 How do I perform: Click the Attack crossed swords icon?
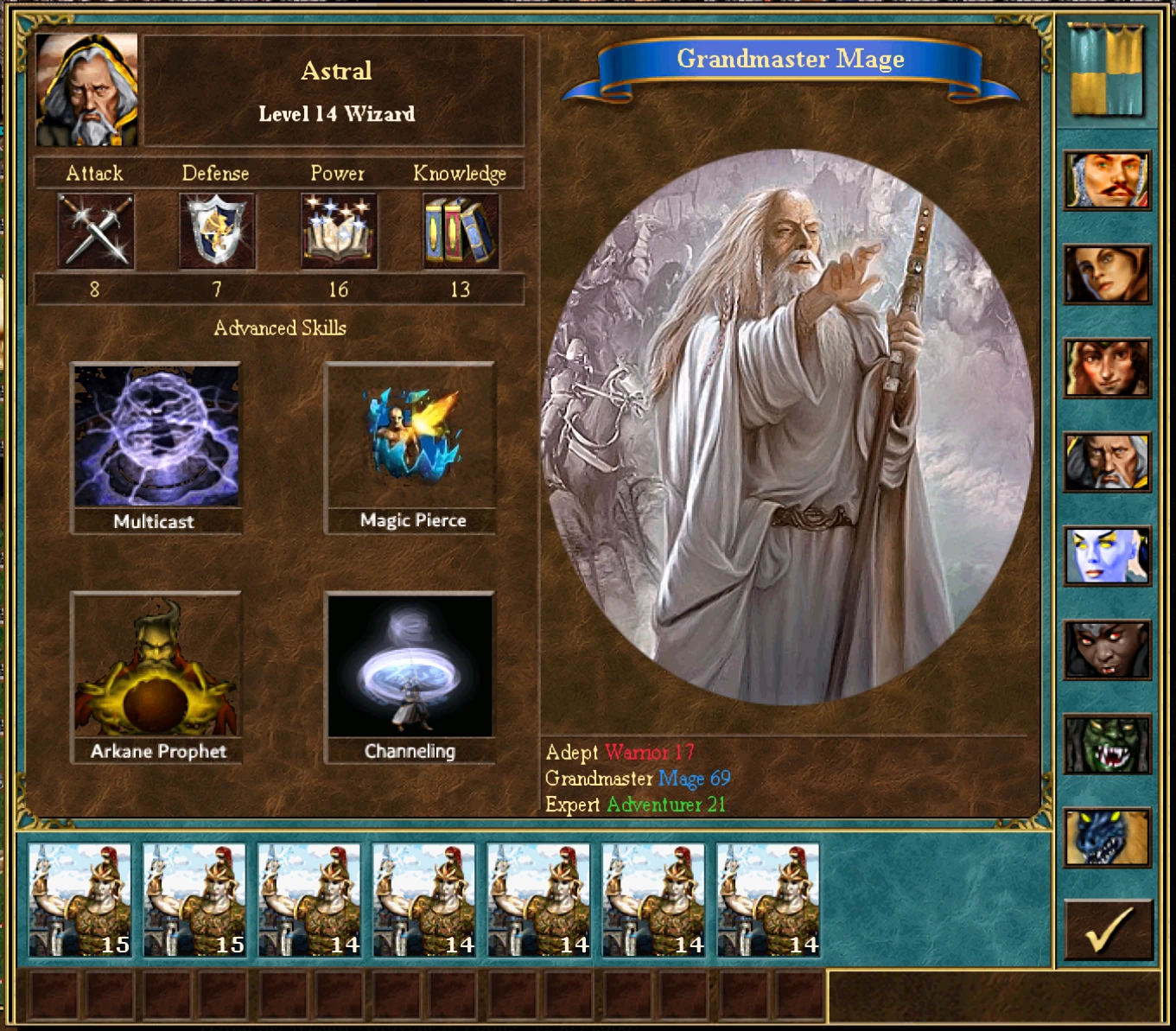pos(95,231)
